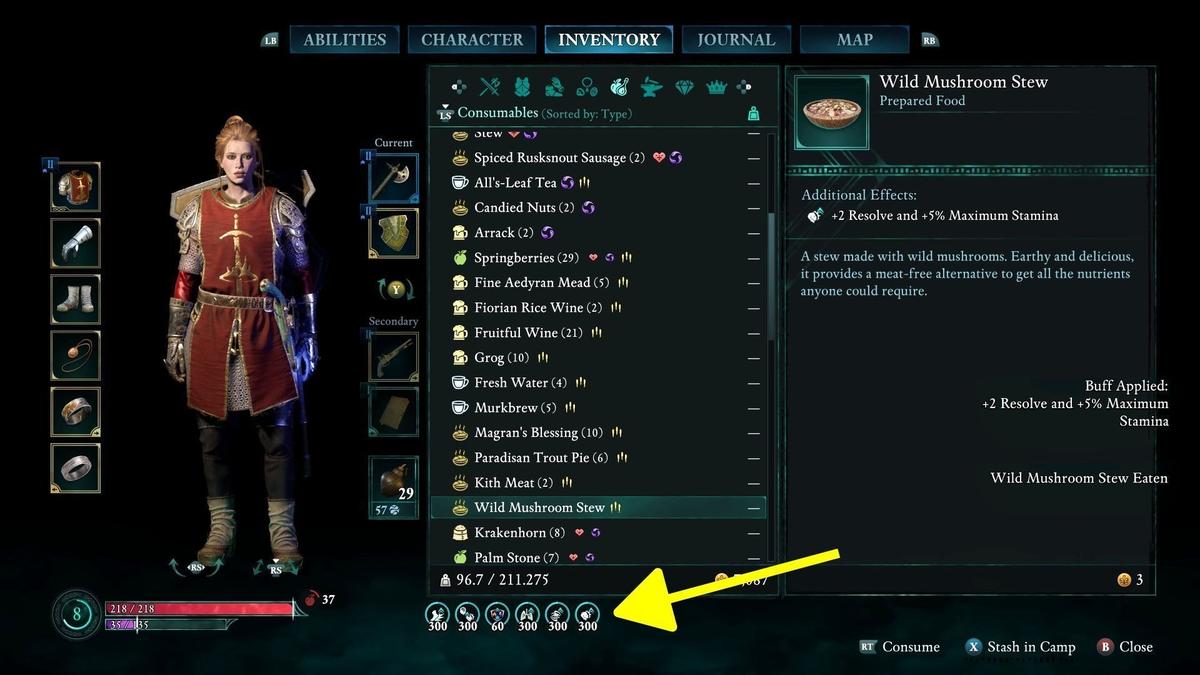Open the Character tab

point(472,40)
